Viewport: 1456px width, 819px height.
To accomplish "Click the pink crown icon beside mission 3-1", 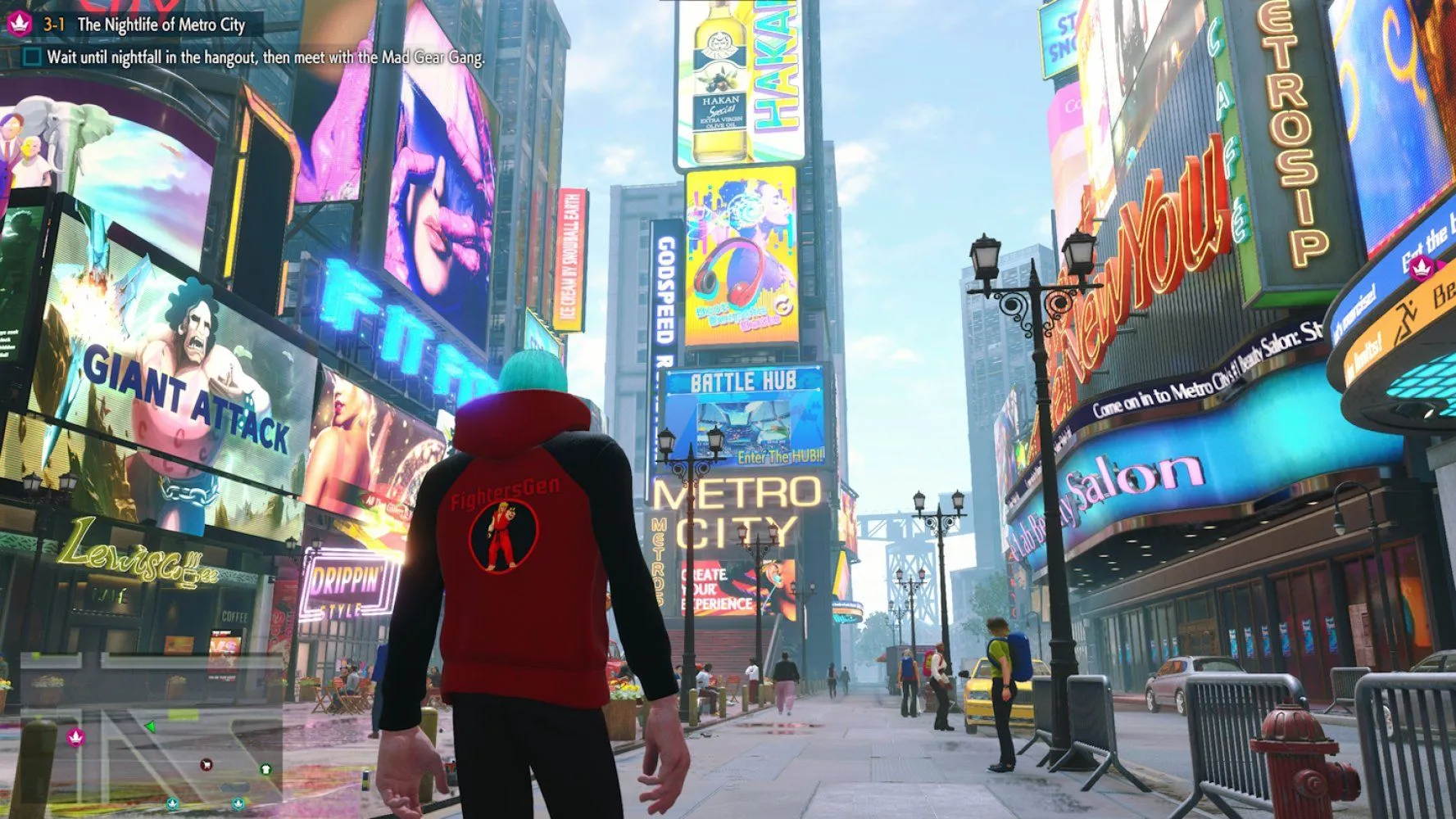I will pos(20,24).
